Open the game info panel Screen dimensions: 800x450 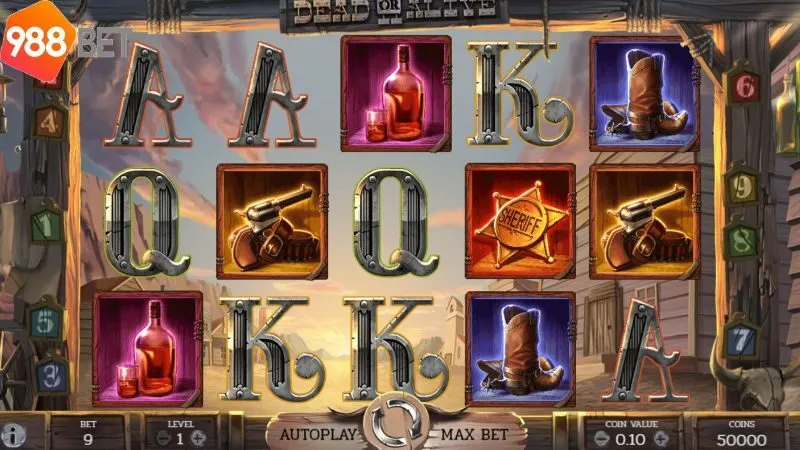coord(13,437)
